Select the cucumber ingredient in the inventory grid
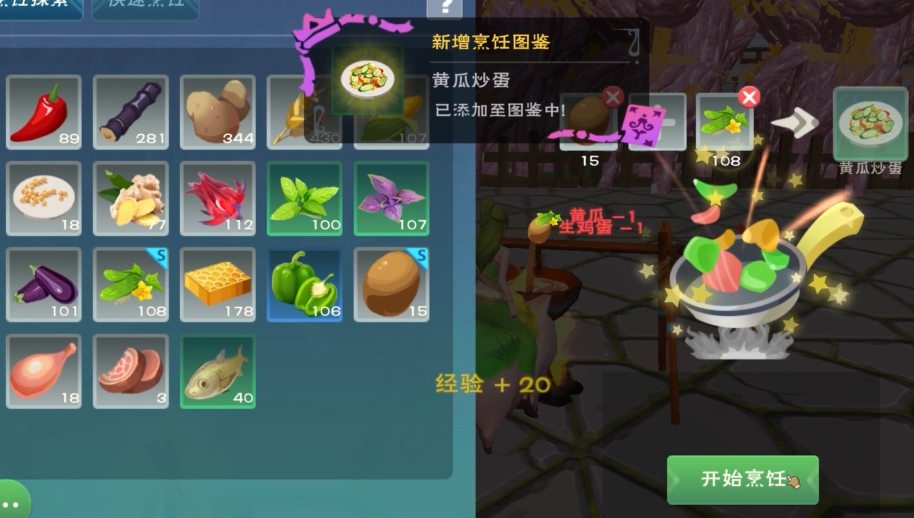914x518 pixels. [131, 285]
